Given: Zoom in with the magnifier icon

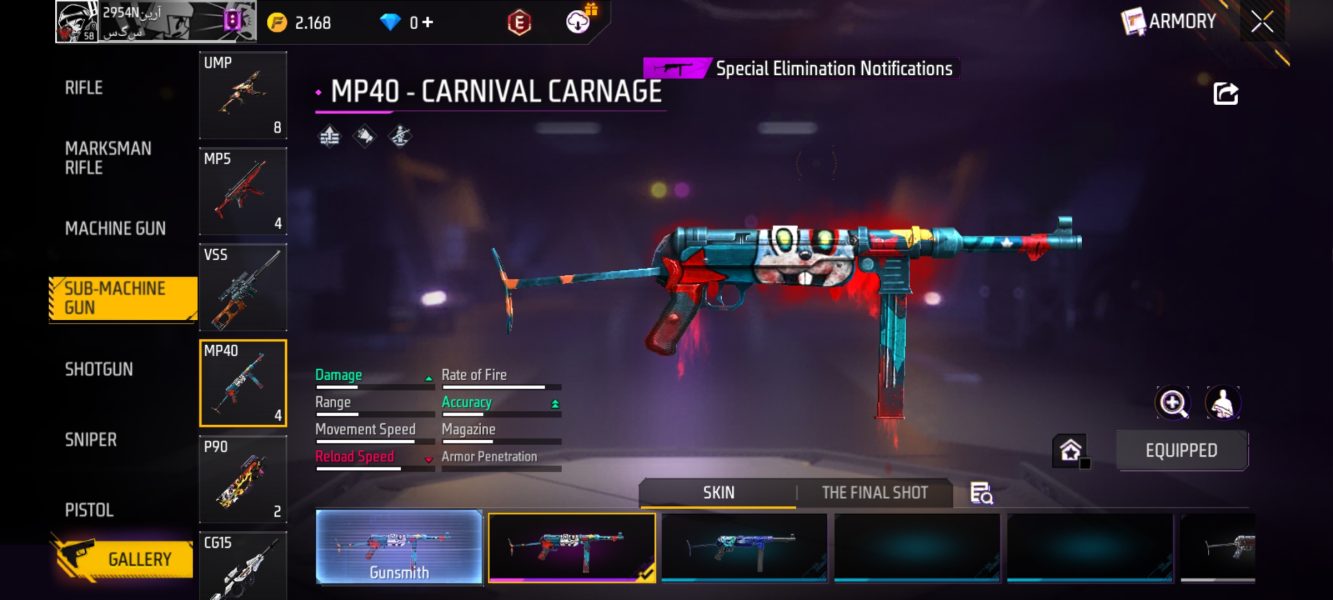Looking at the screenshot, I should point(1172,403).
